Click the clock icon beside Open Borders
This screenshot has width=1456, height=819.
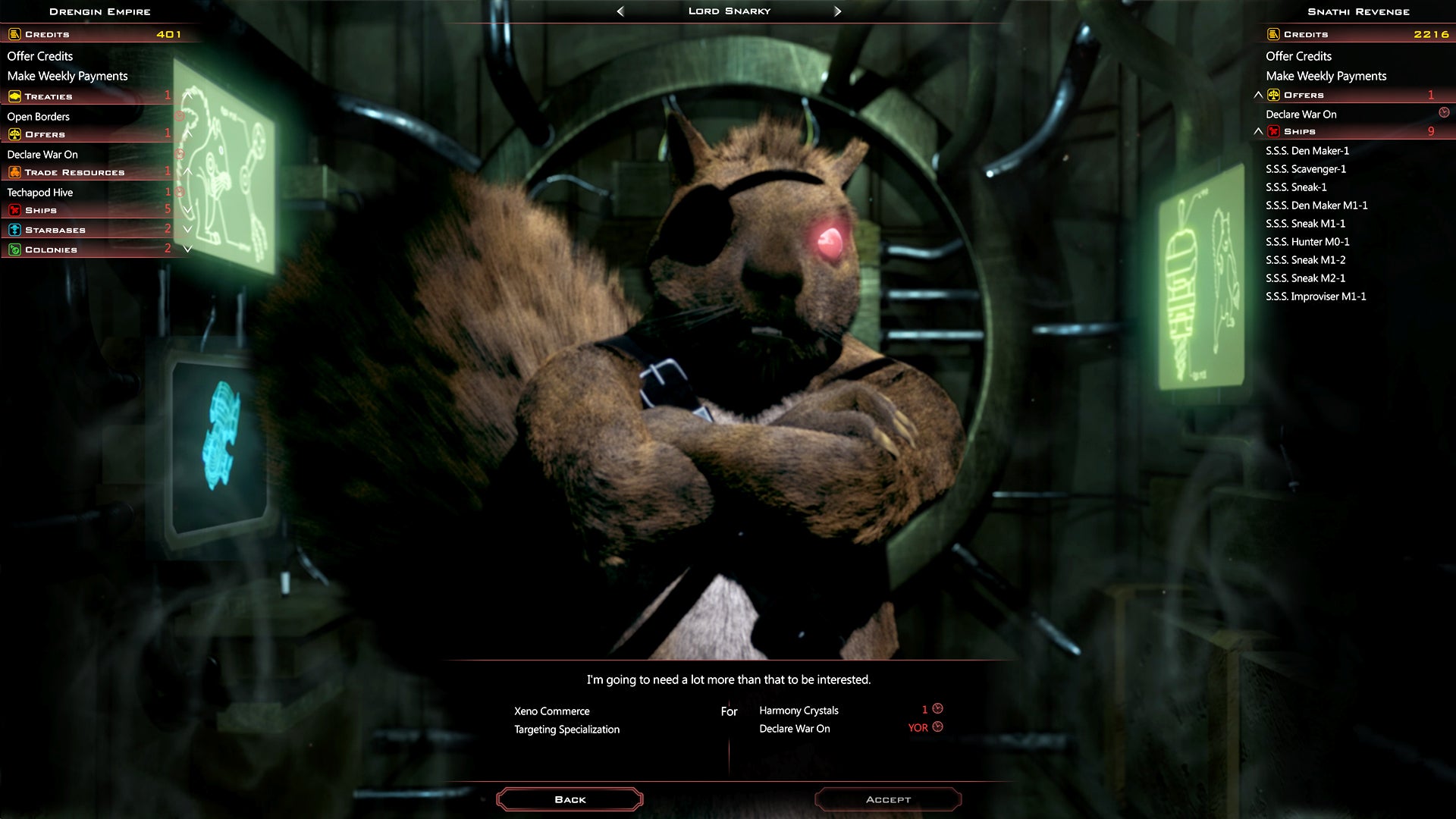[x=178, y=117]
